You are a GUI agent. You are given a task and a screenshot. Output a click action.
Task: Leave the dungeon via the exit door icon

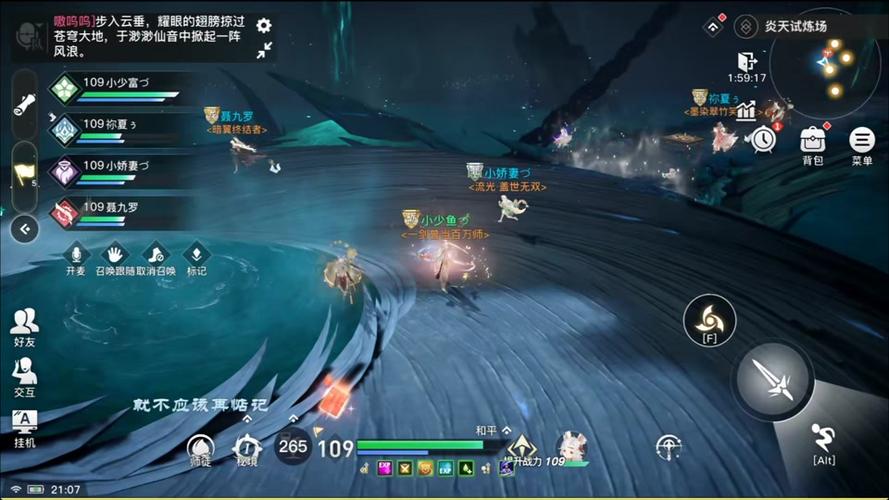(747, 61)
